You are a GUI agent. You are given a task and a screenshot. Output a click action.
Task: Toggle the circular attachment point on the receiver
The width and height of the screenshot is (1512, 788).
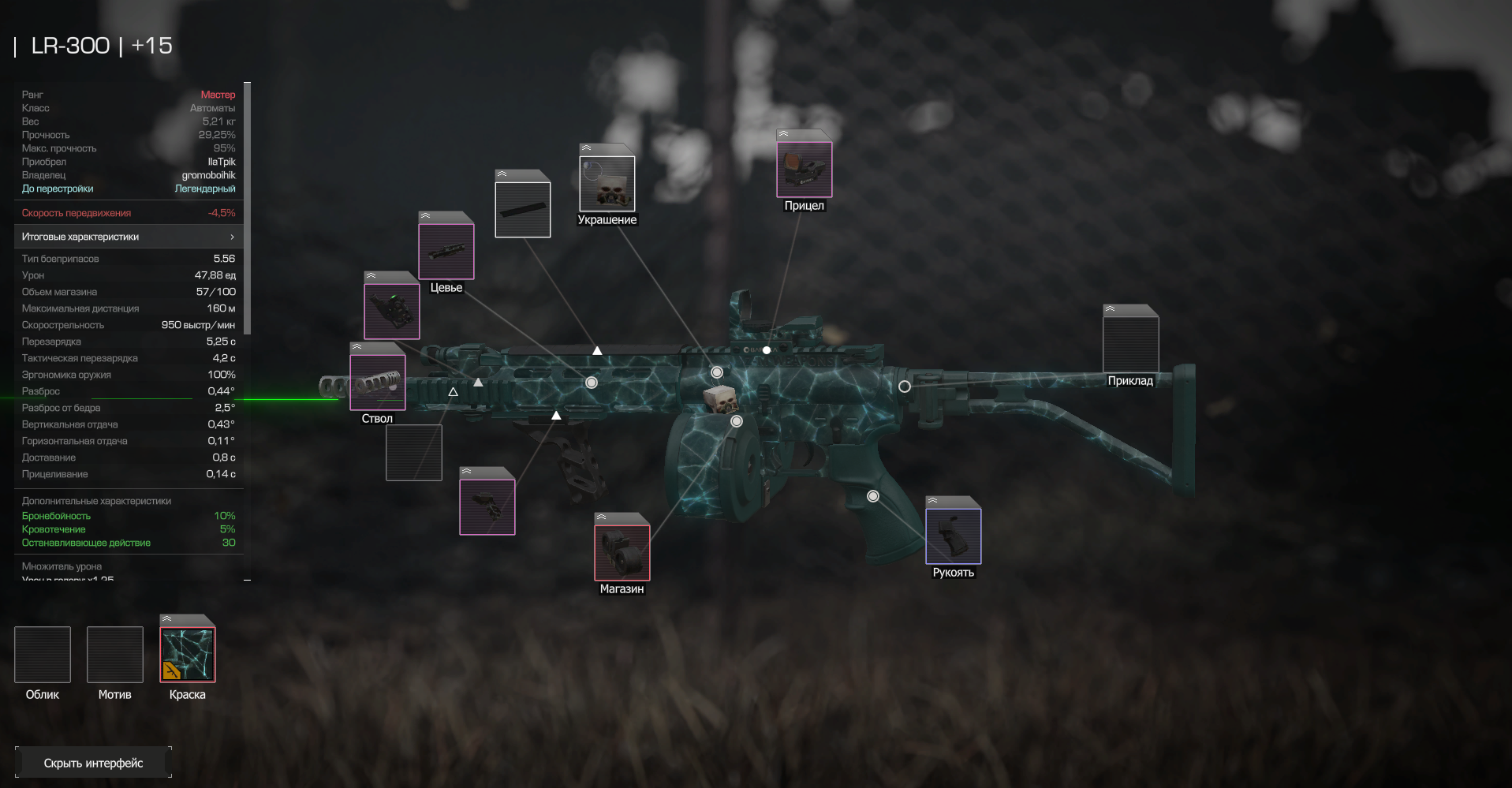[716, 371]
